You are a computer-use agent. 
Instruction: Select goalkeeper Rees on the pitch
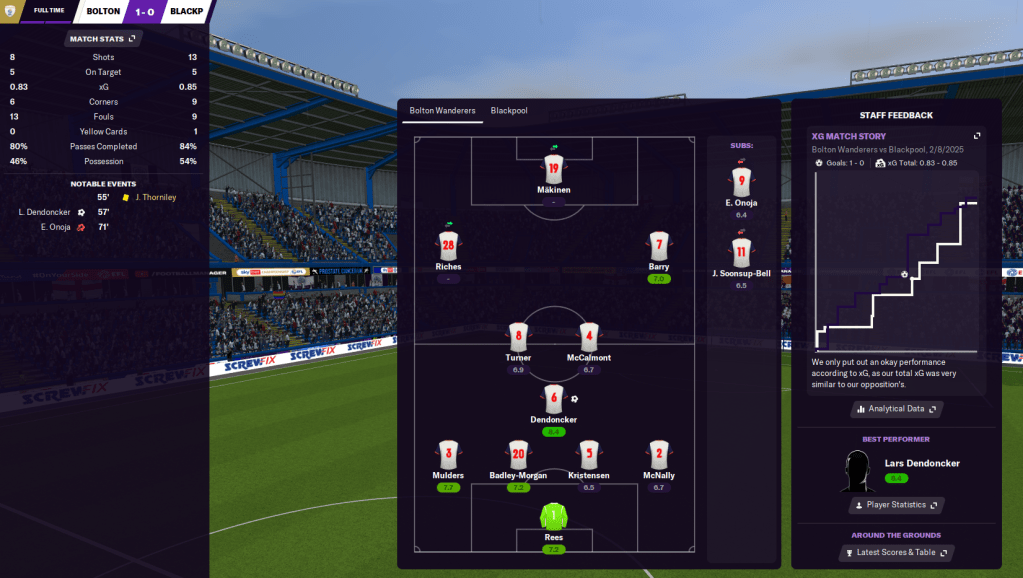click(553, 517)
